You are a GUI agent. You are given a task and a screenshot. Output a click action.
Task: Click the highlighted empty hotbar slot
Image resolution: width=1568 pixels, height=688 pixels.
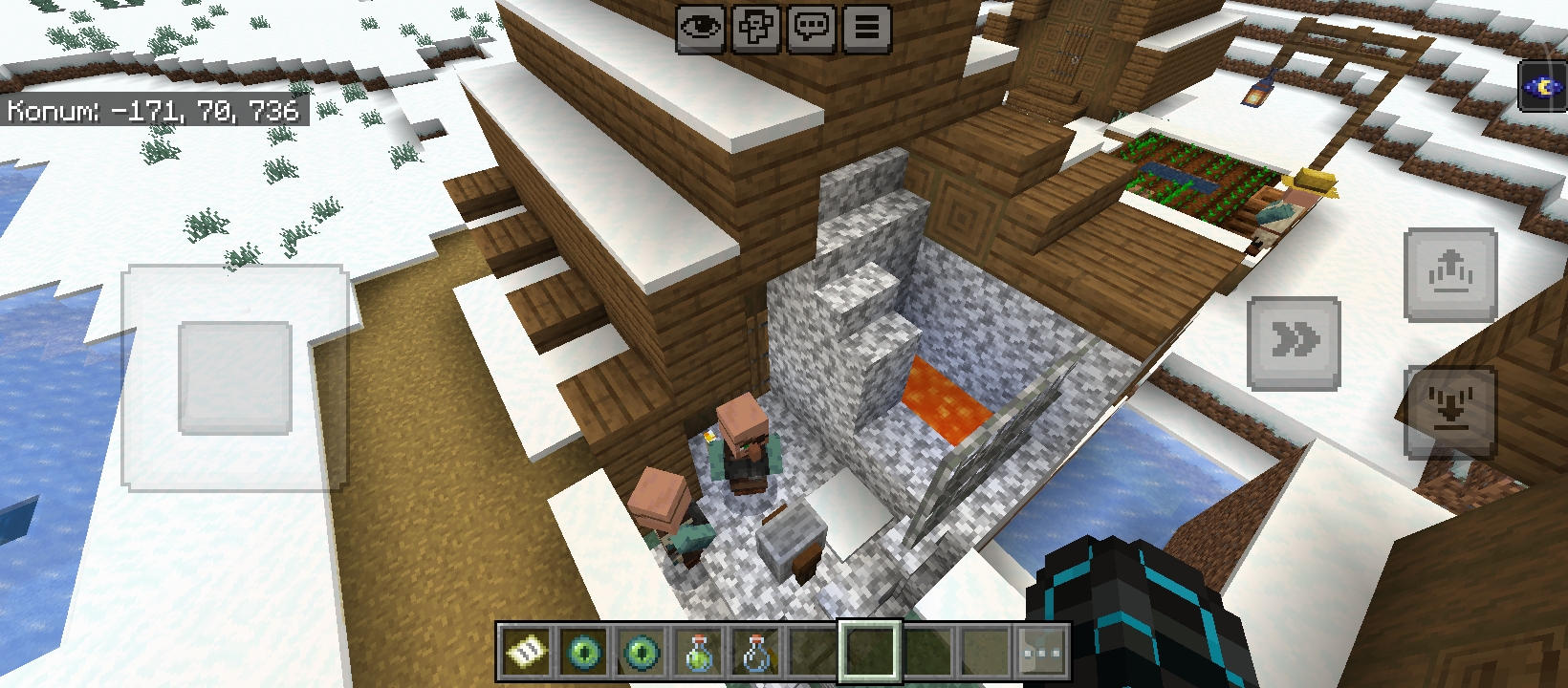[870, 653]
